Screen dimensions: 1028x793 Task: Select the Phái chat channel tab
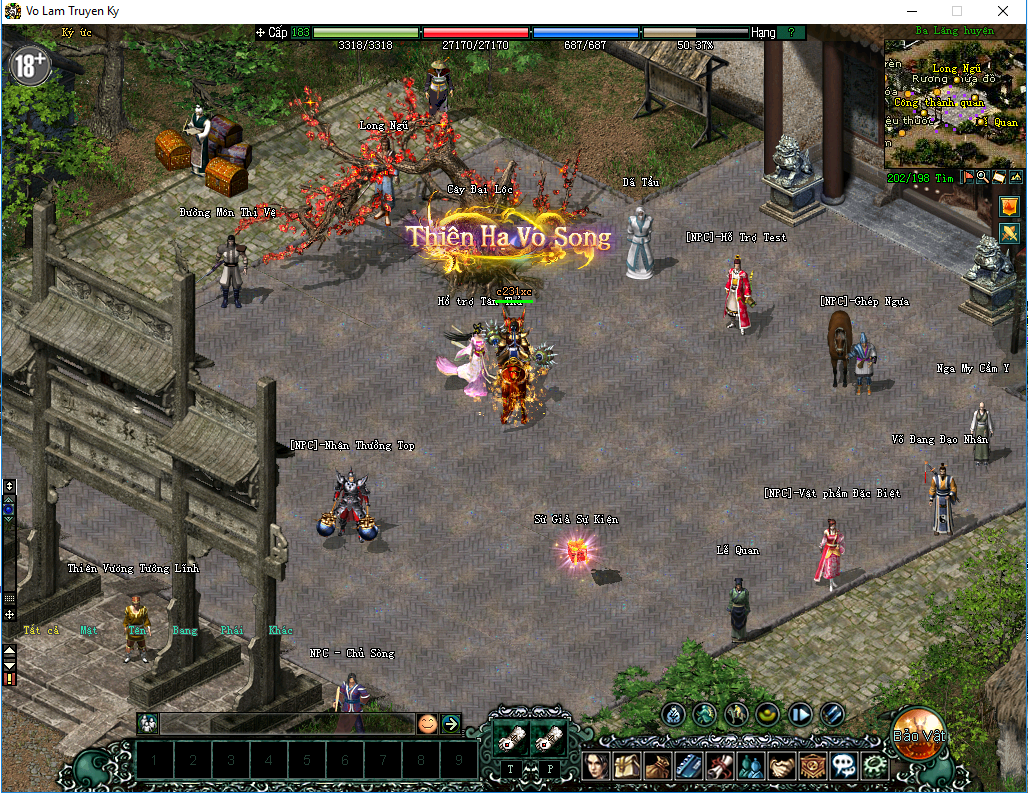[x=232, y=630]
